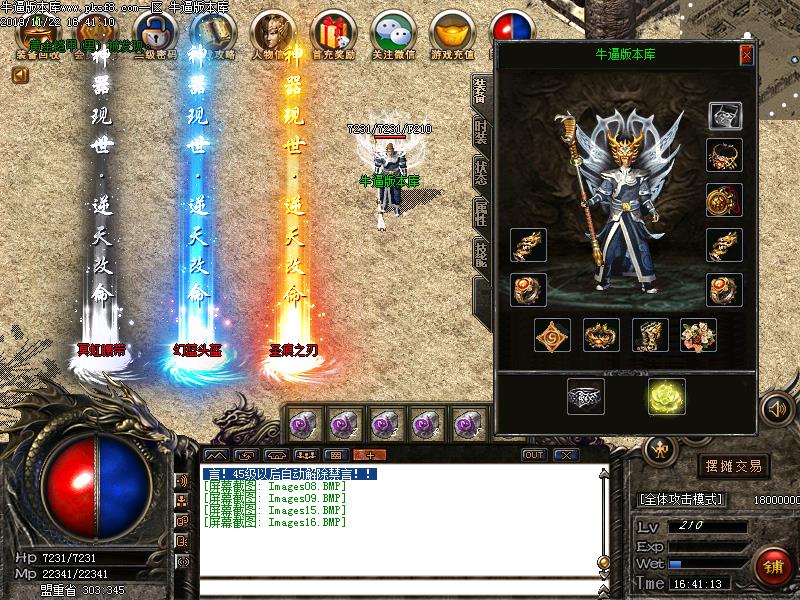Select the silver helmet equipment slot
Viewport: 800px width, 600px height.
723,116
